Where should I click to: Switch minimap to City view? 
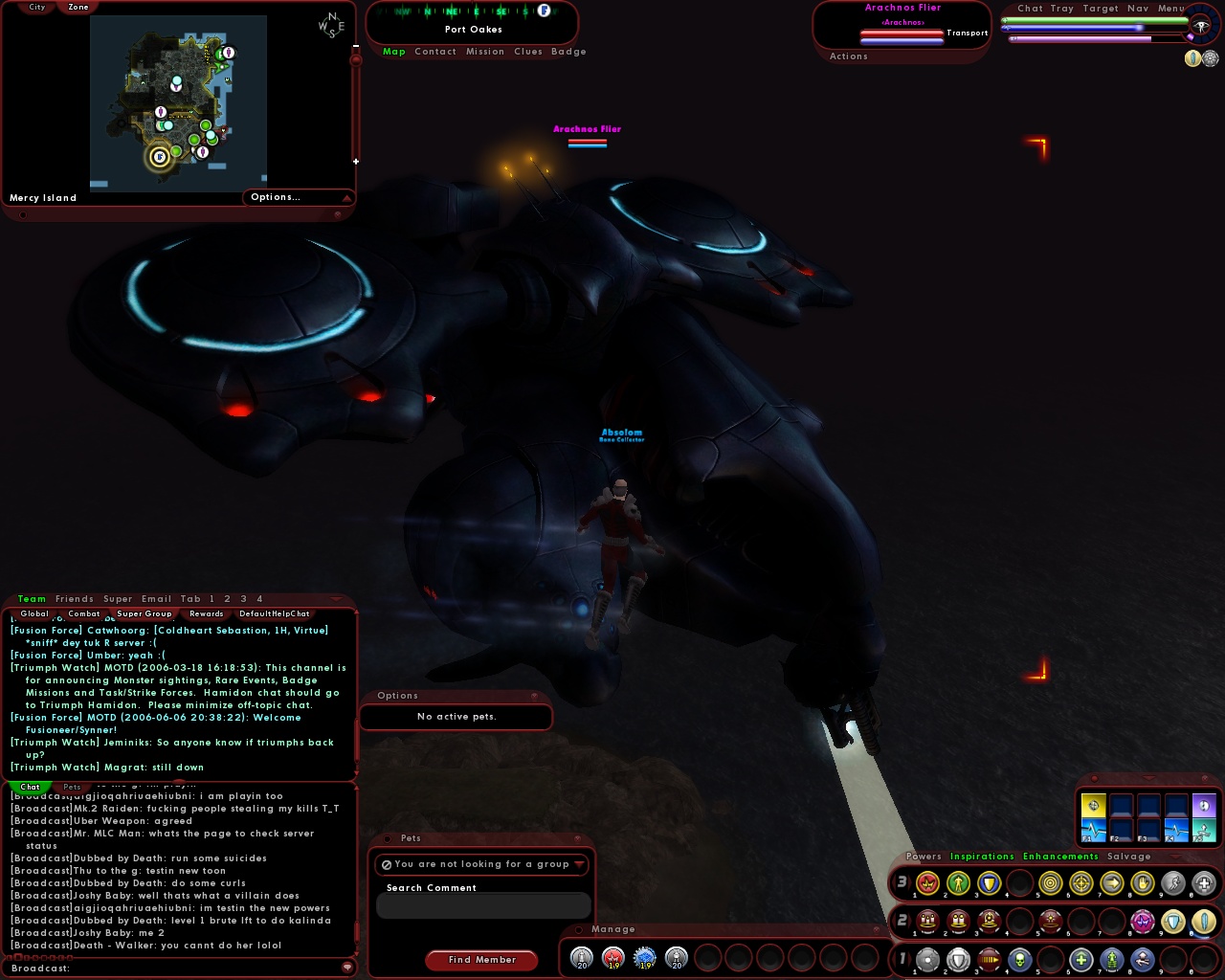[37, 7]
